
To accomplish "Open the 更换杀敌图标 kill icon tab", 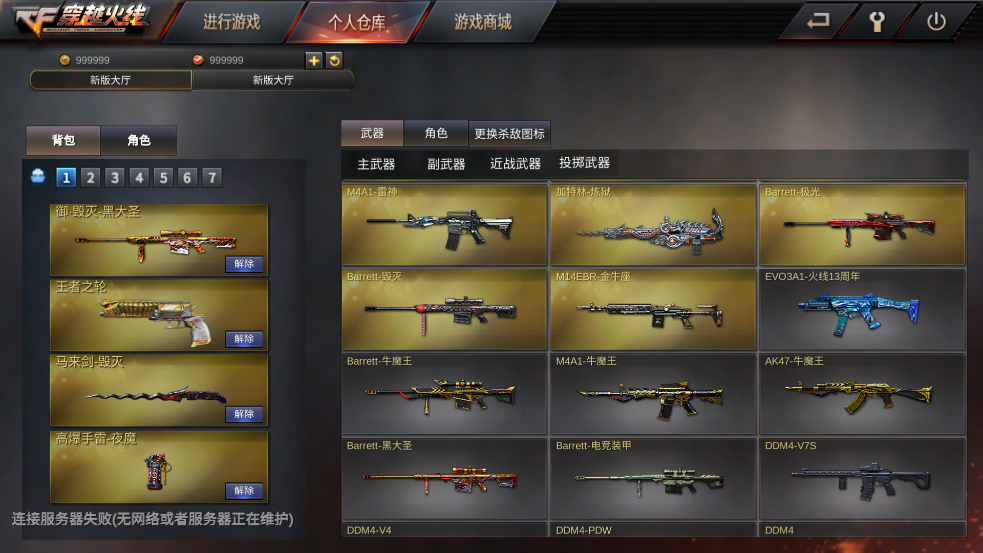I will coord(509,134).
